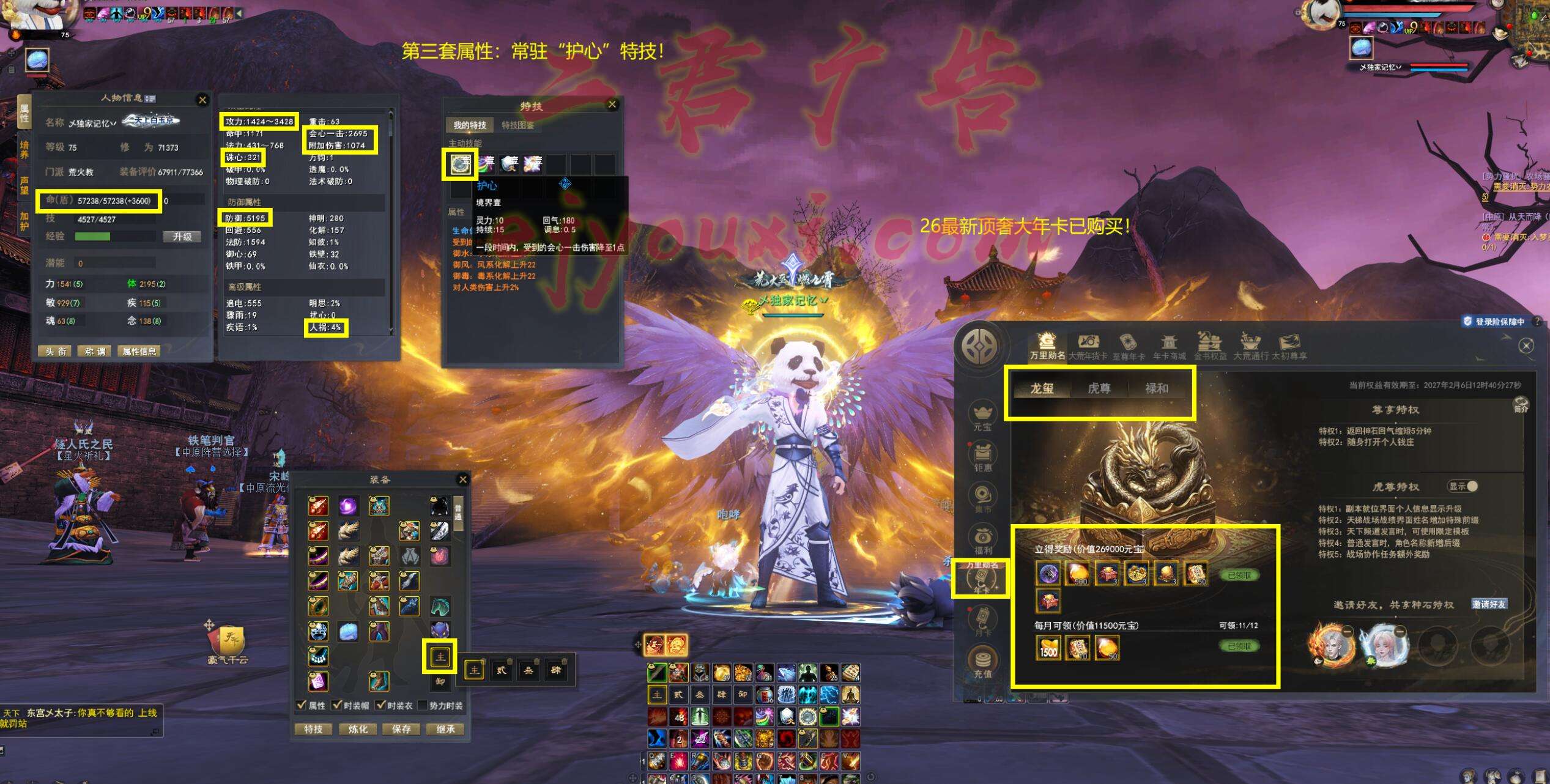
Task: Open the 充值 recharge sidebar icon
Action: point(982,663)
